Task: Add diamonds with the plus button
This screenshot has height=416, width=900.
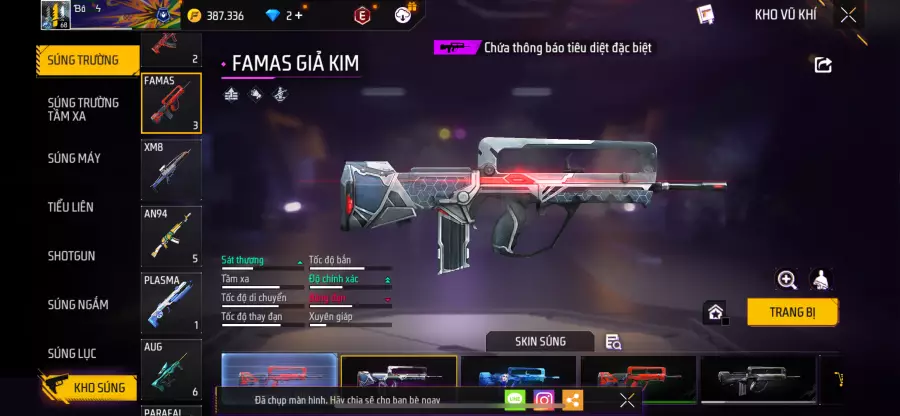Action: (298, 15)
